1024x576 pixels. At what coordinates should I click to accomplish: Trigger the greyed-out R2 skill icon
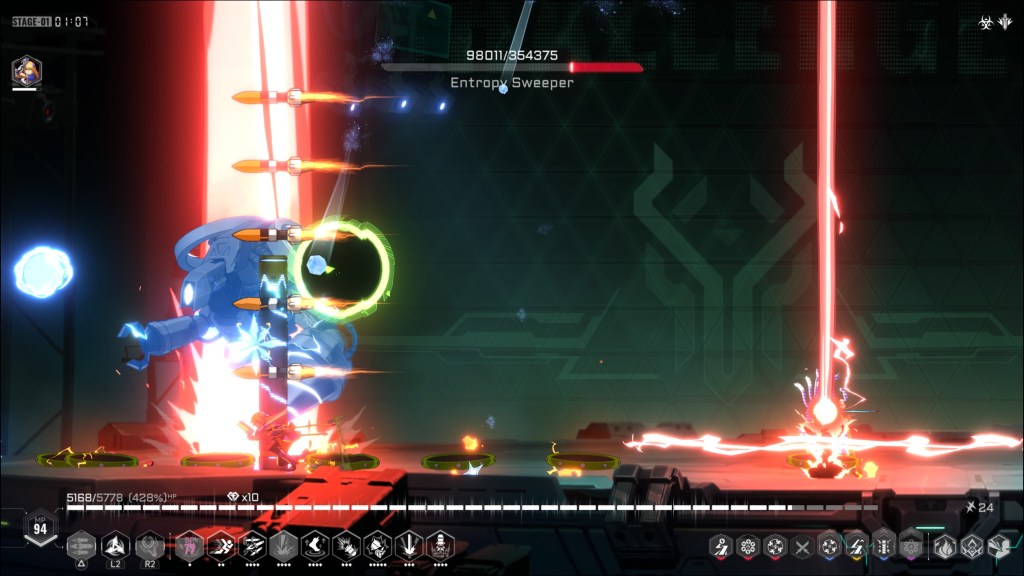click(150, 545)
